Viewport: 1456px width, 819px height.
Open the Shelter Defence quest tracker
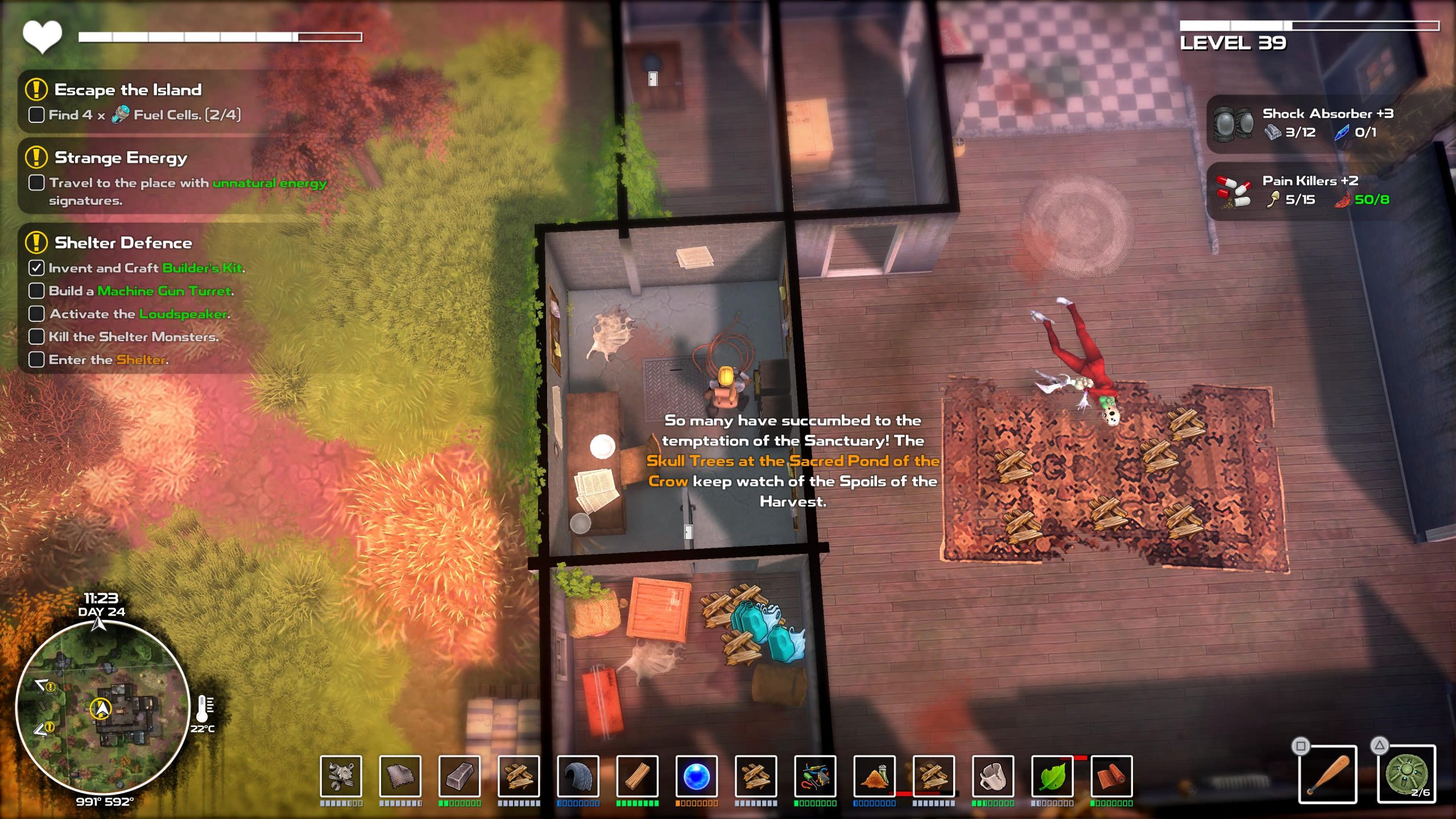[123, 243]
